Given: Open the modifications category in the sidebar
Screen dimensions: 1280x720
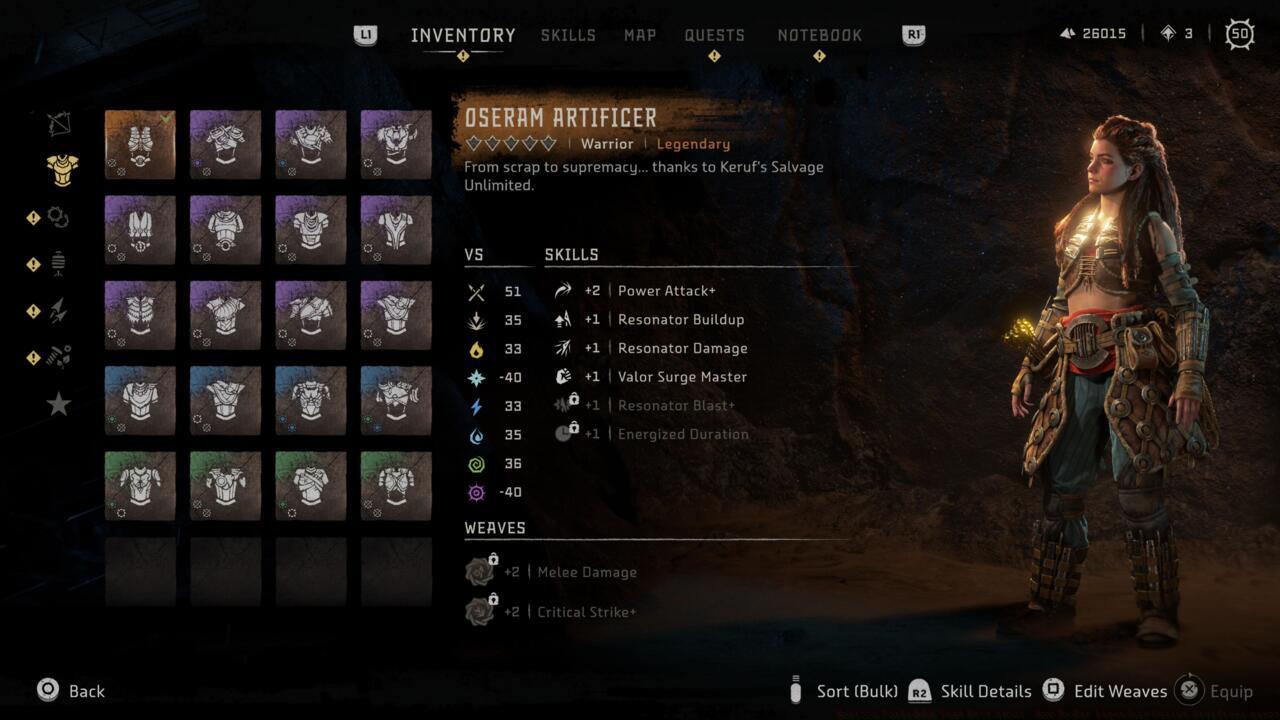Looking at the screenshot, I should [x=57, y=216].
